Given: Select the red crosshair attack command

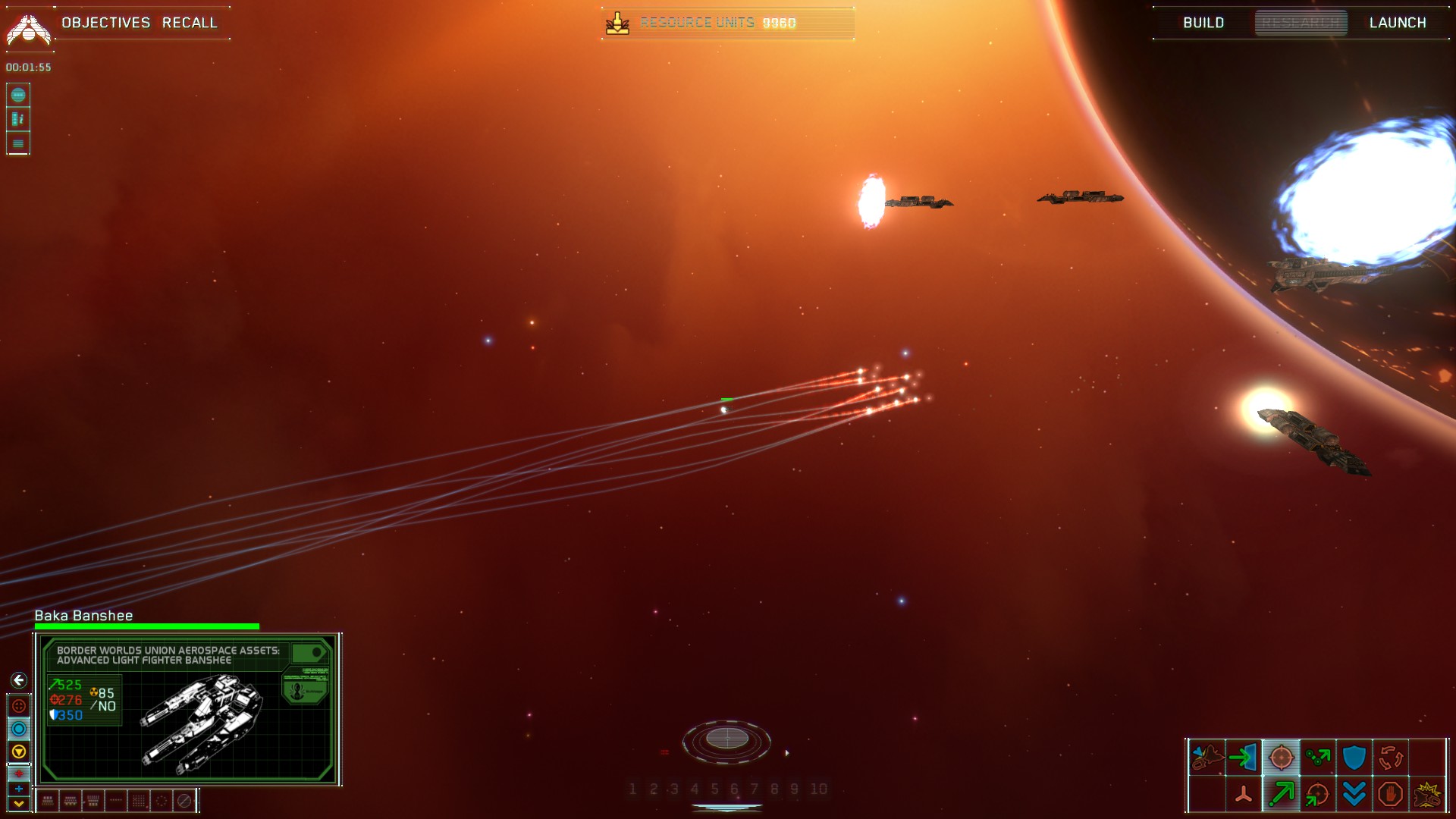Looking at the screenshot, I should [1281, 757].
